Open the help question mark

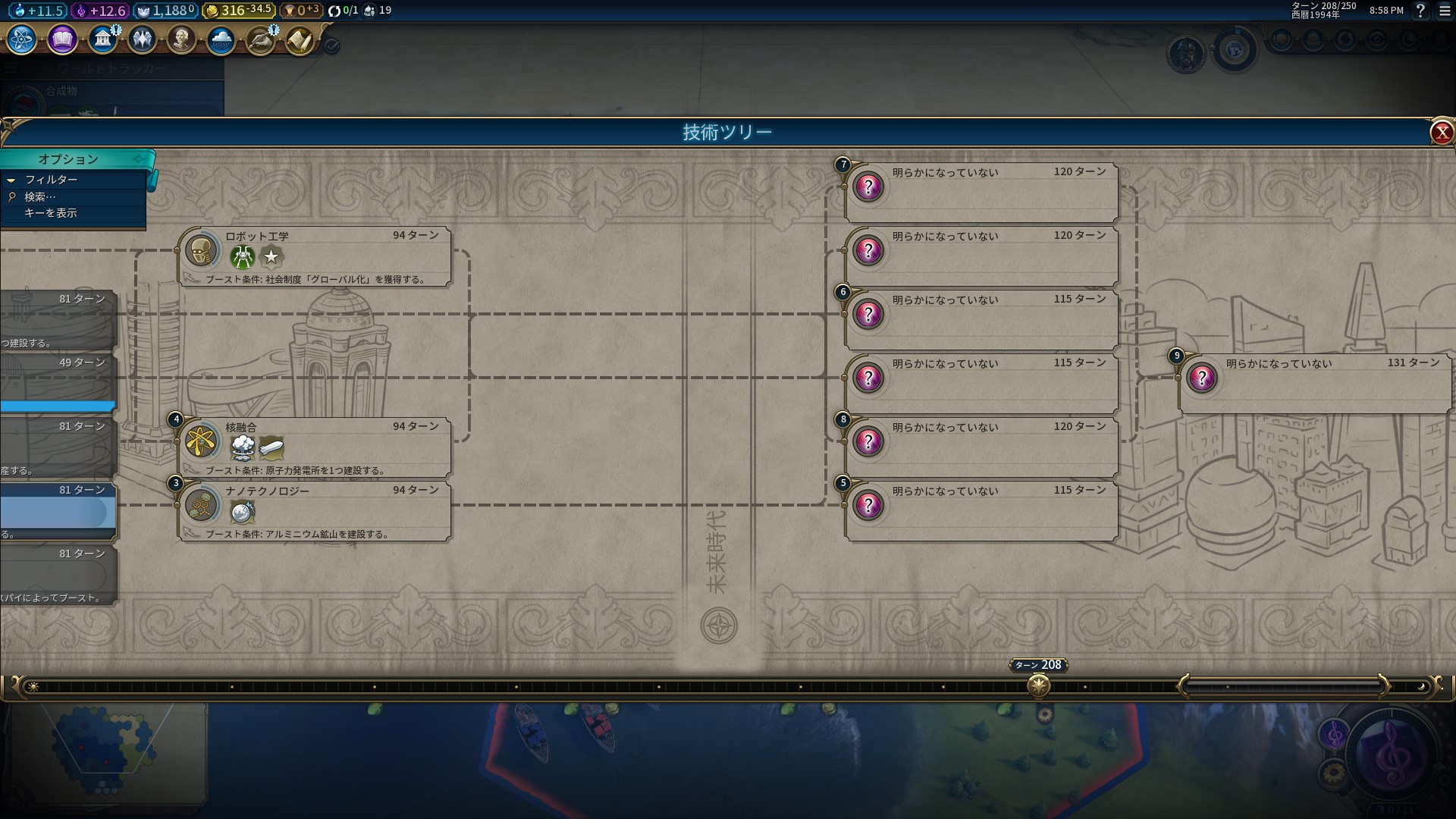(1420, 11)
